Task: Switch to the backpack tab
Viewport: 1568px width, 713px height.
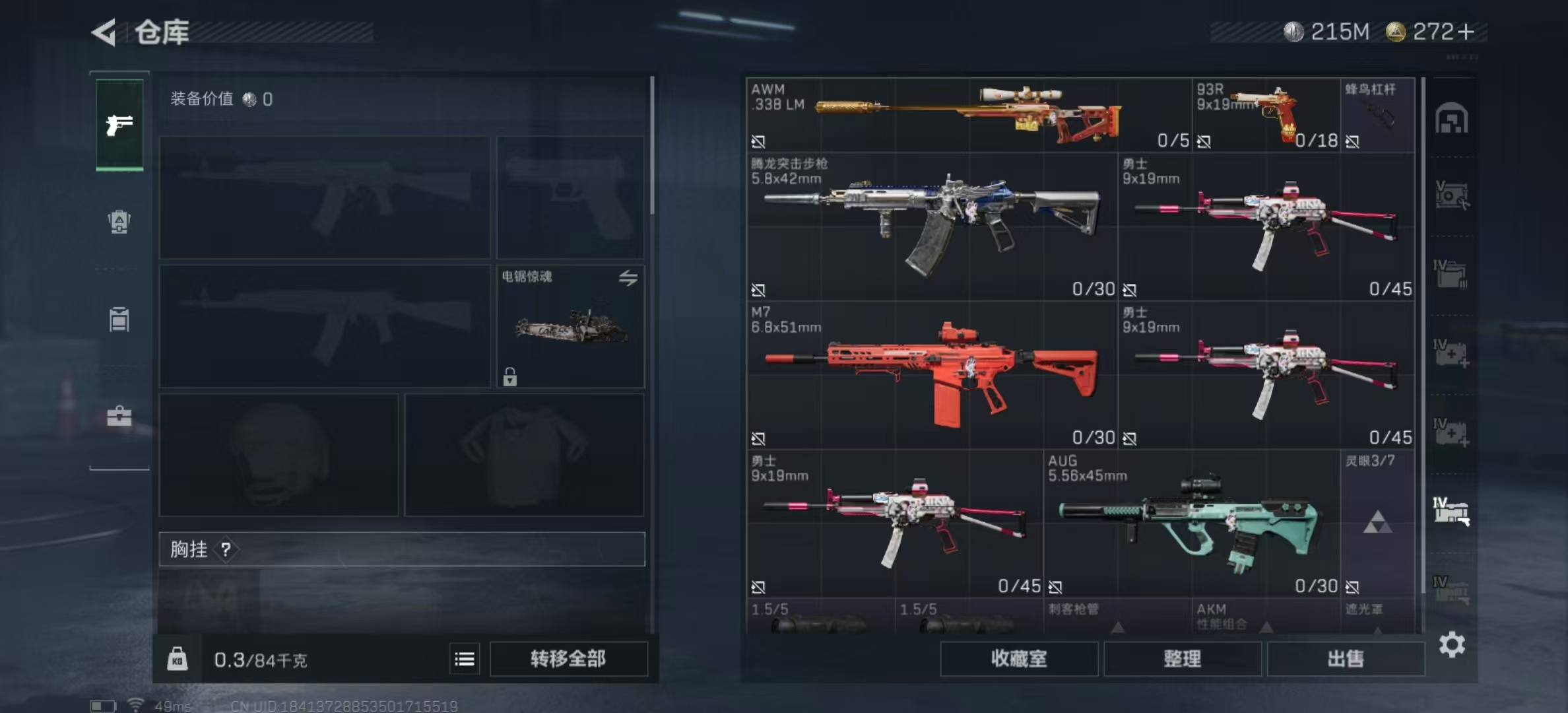Action: click(x=119, y=222)
